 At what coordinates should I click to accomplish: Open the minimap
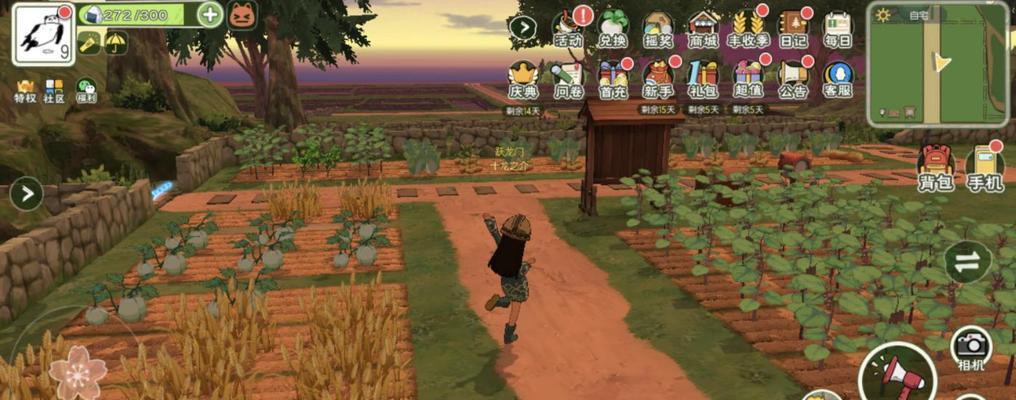[936, 64]
